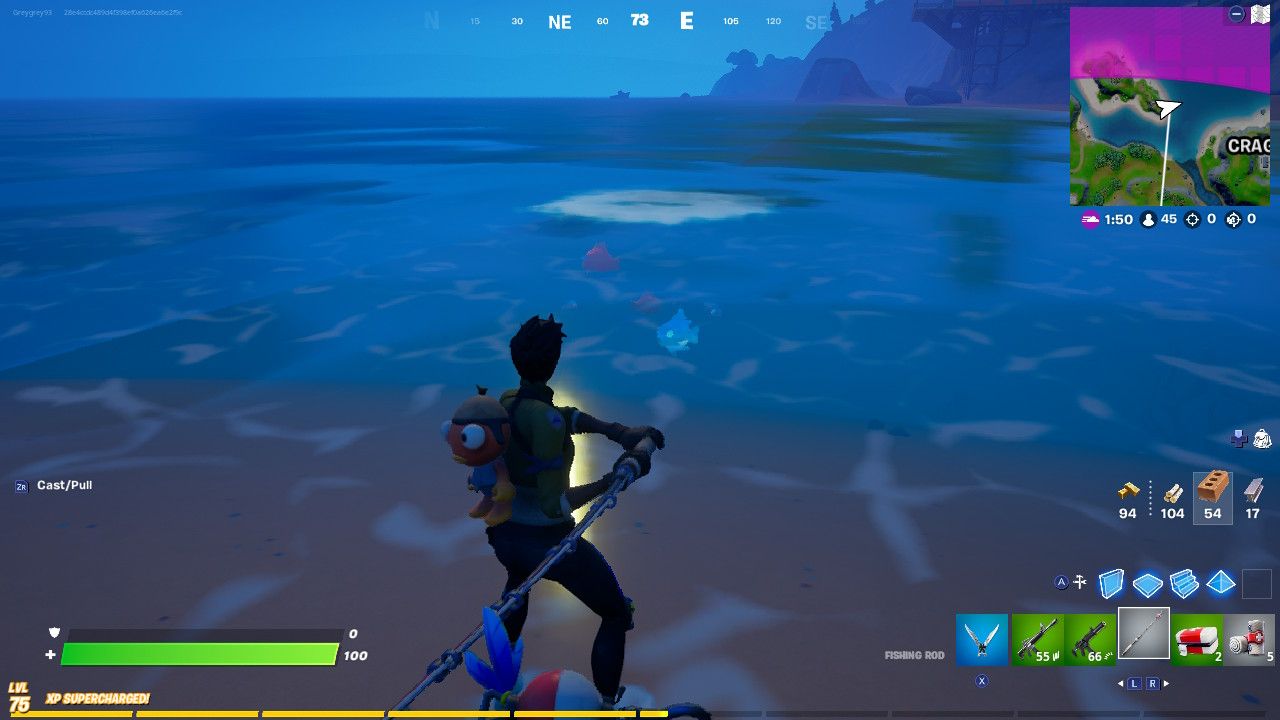Image resolution: width=1280 pixels, height=720 pixels.
Task: Click the storm timer cloud icon
Action: (x=1089, y=219)
